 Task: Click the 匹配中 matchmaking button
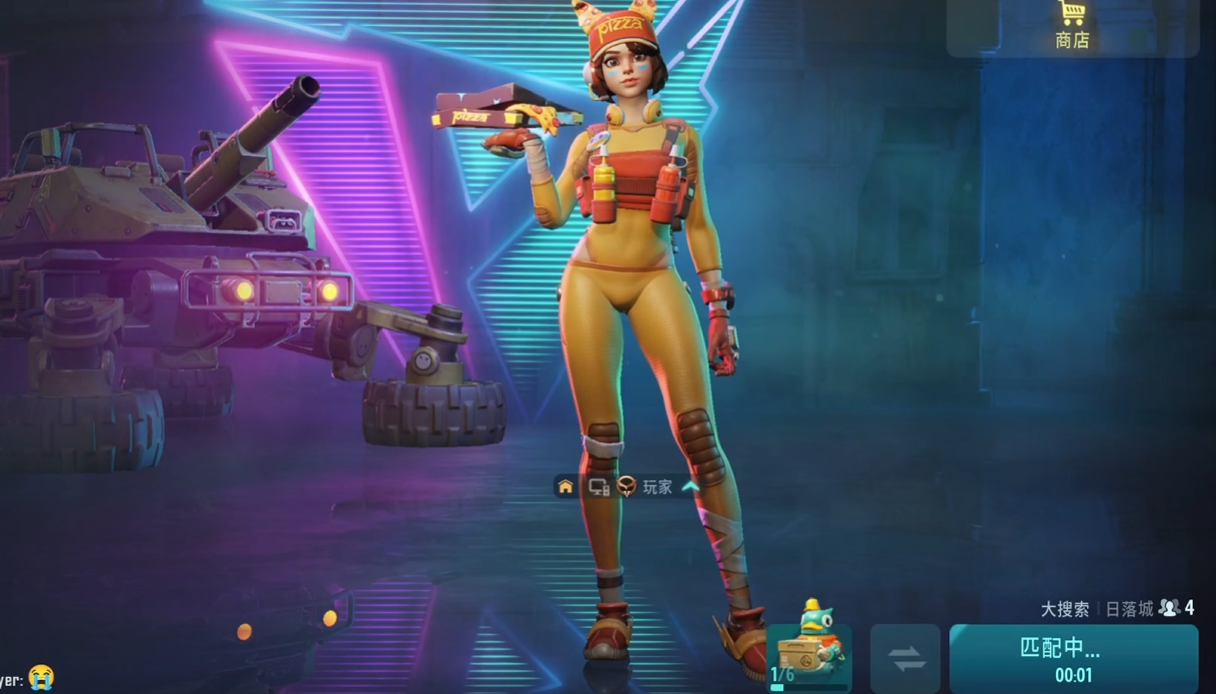[1073, 658]
